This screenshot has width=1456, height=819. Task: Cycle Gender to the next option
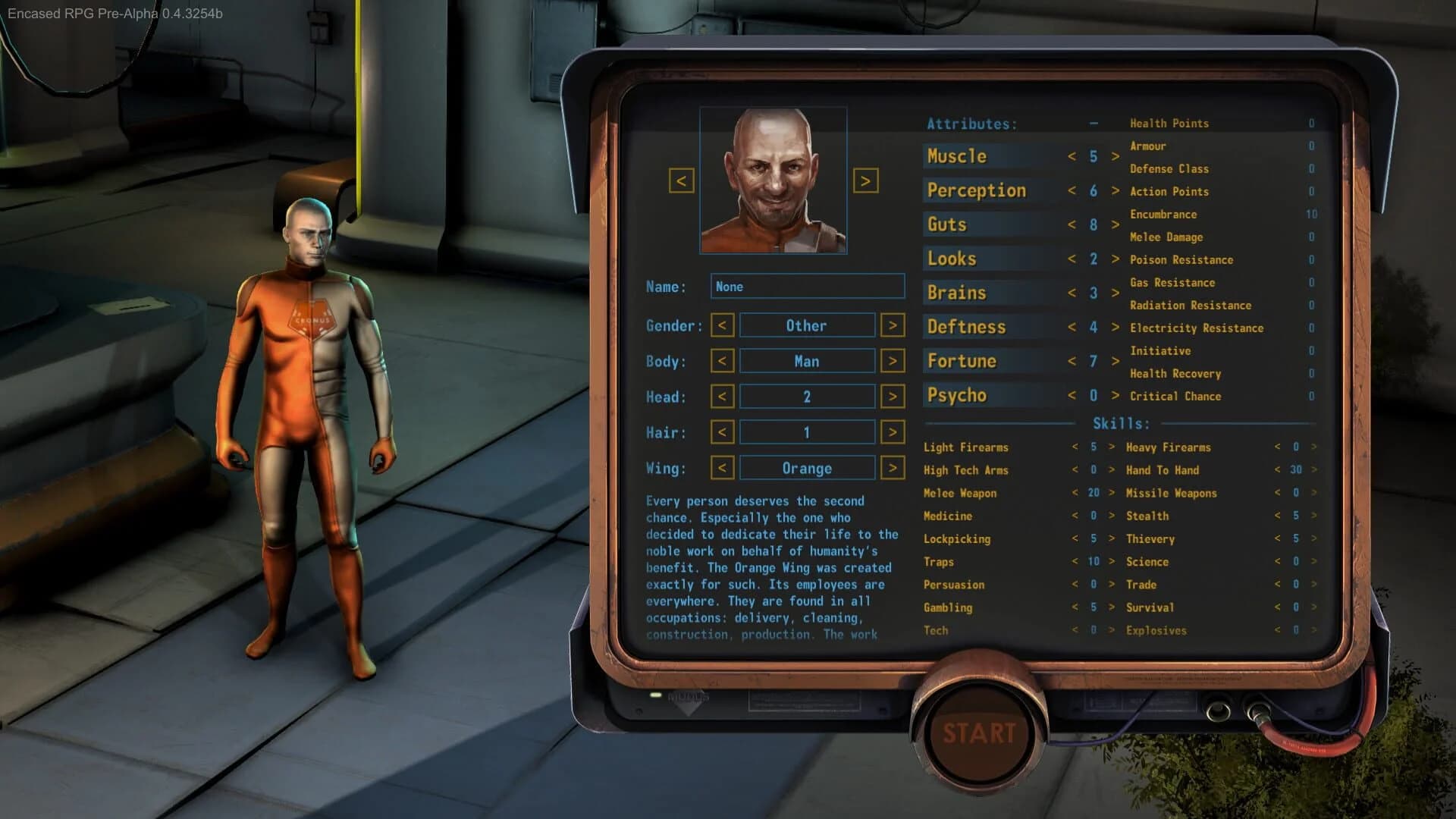[893, 325]
